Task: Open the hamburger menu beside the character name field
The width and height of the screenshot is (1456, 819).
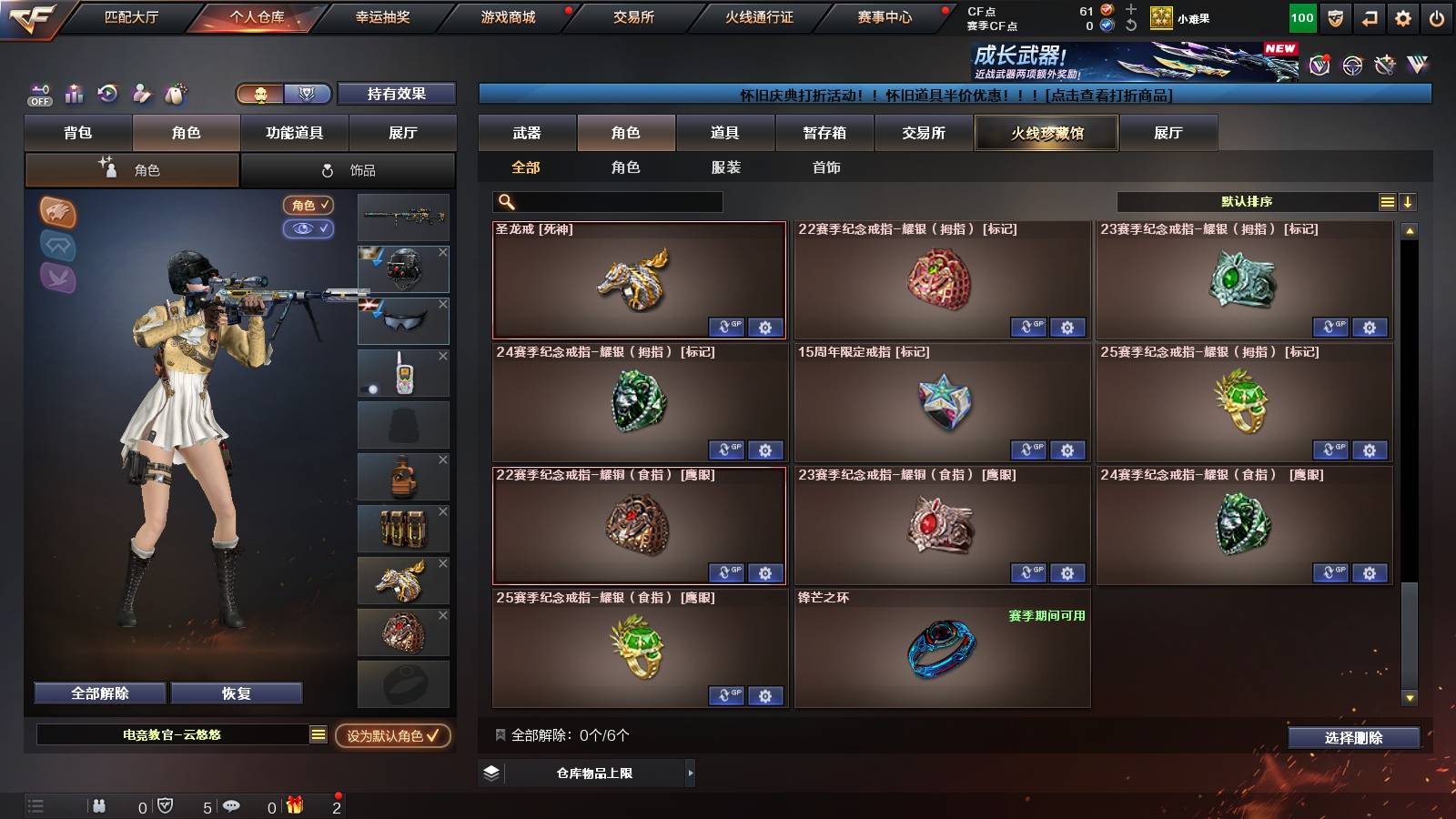Action: 316,734
